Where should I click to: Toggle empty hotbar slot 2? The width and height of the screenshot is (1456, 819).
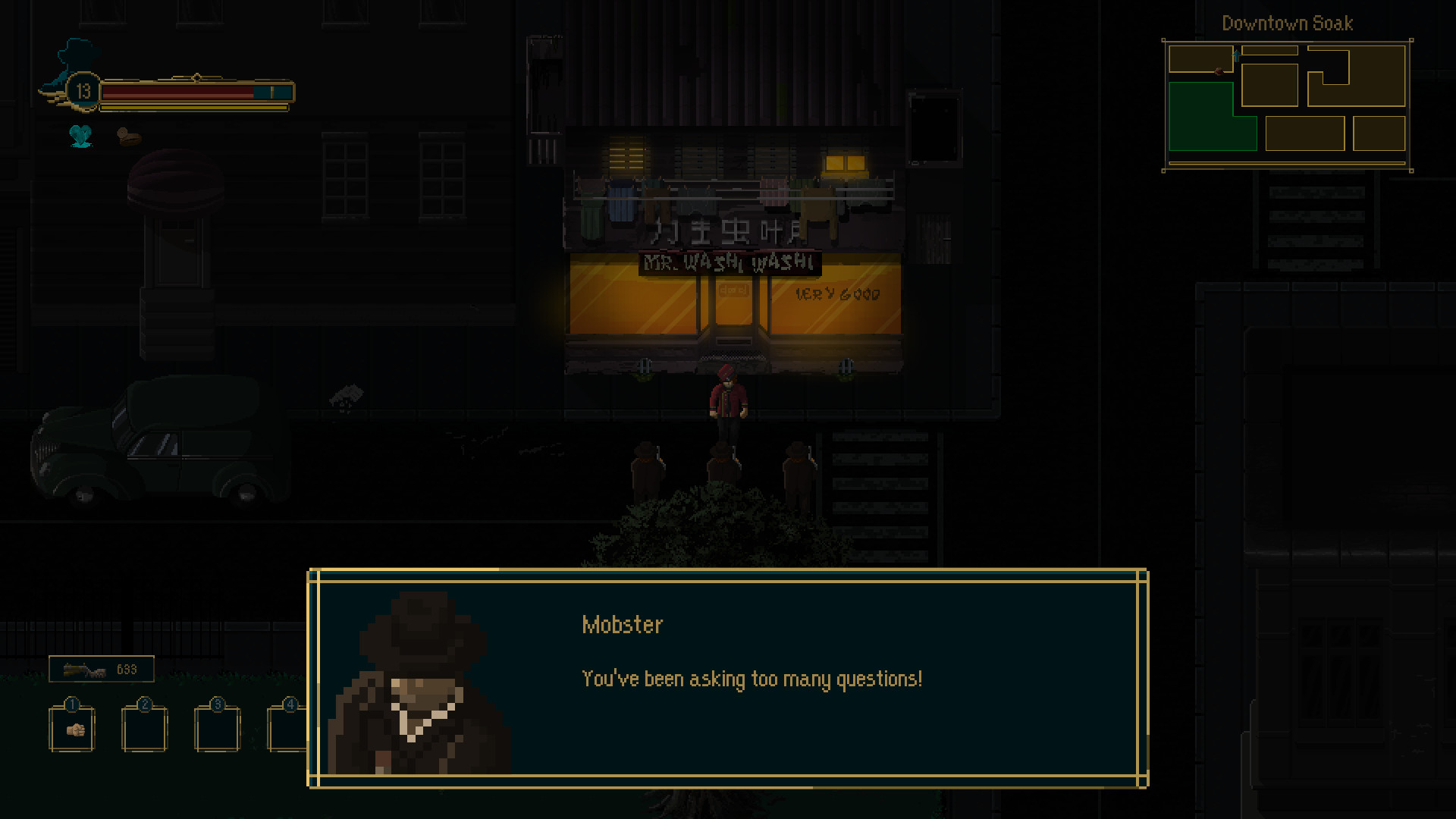pyautogui.click(x=144, y=728)
